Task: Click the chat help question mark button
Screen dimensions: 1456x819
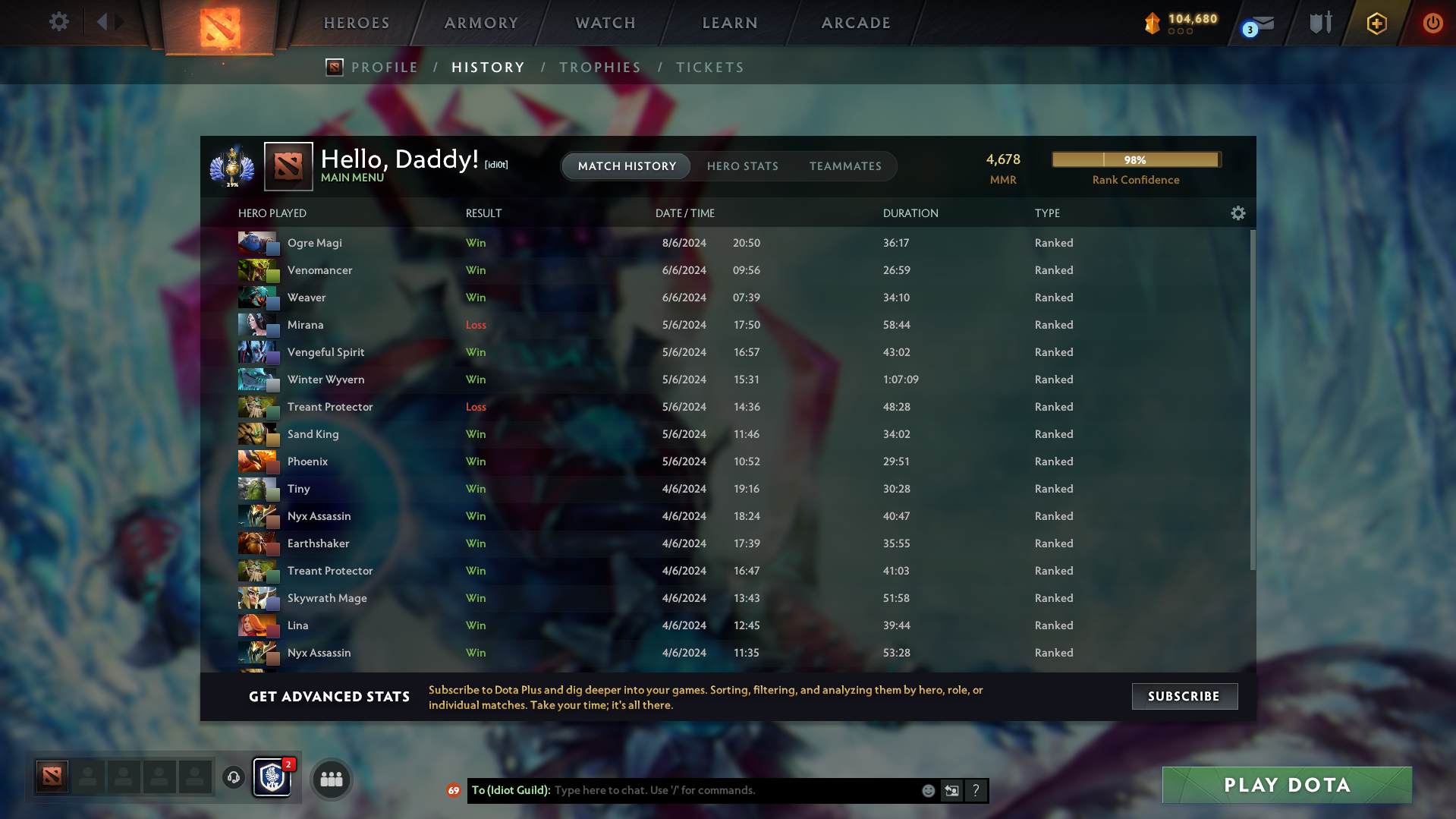Action: tap(976, 790)
